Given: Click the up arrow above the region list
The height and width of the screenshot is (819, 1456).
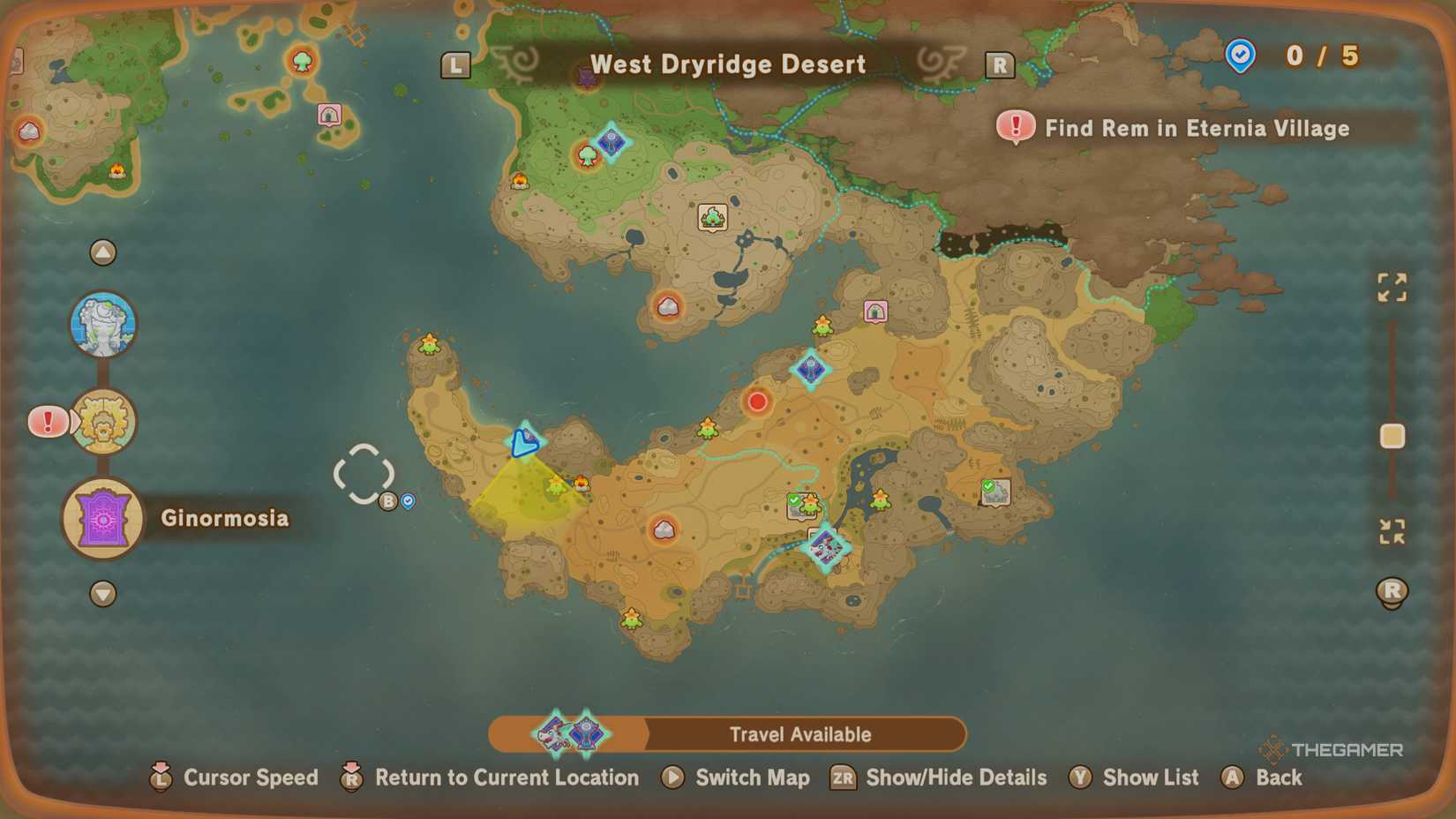Looking at the screenshot, I should point(103,252).
